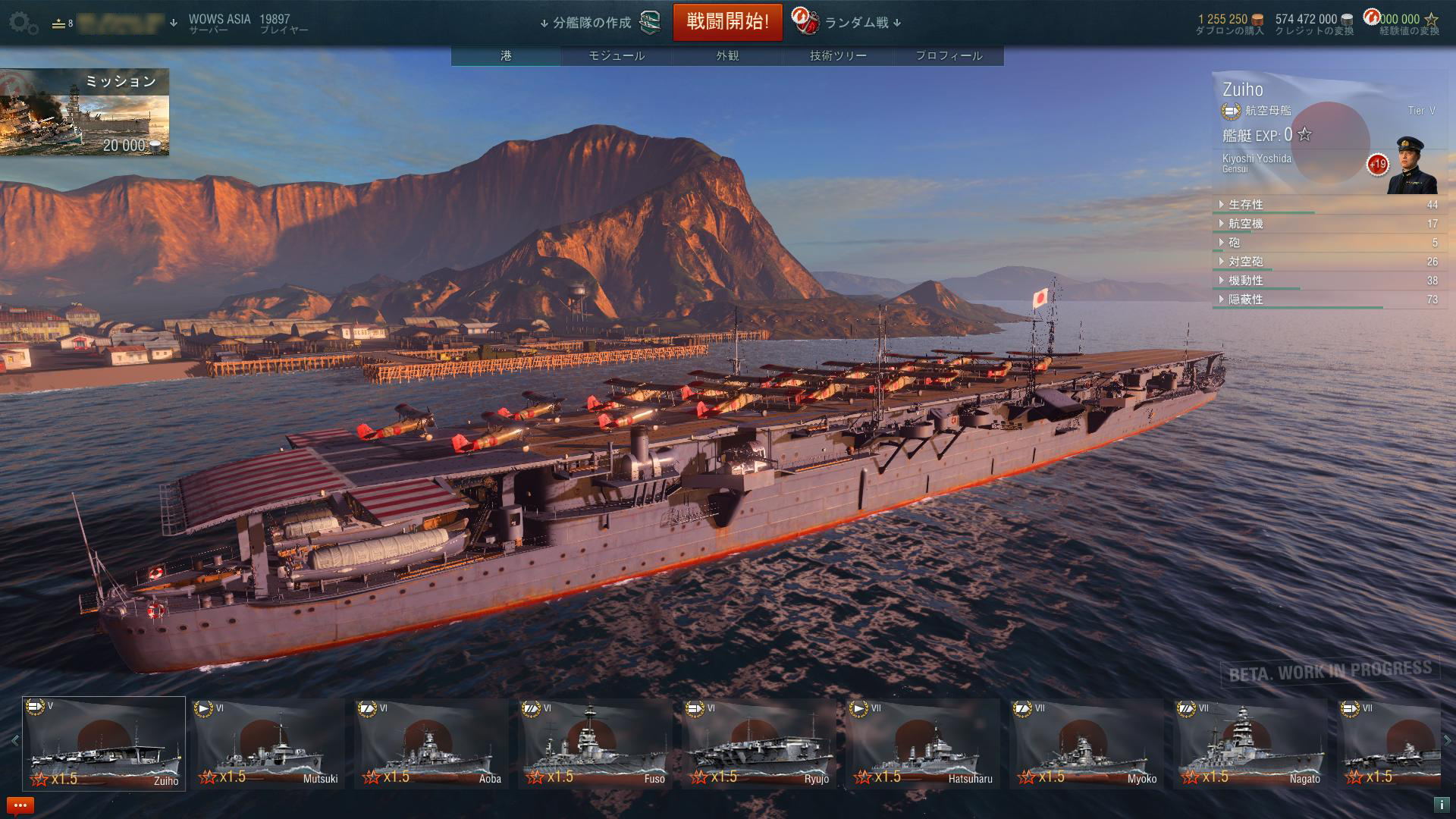The height and width of the screenshot is (819, 1456).
Task: Open the ミッション panel
Action: pyautogui.click(x=84, y=111)
